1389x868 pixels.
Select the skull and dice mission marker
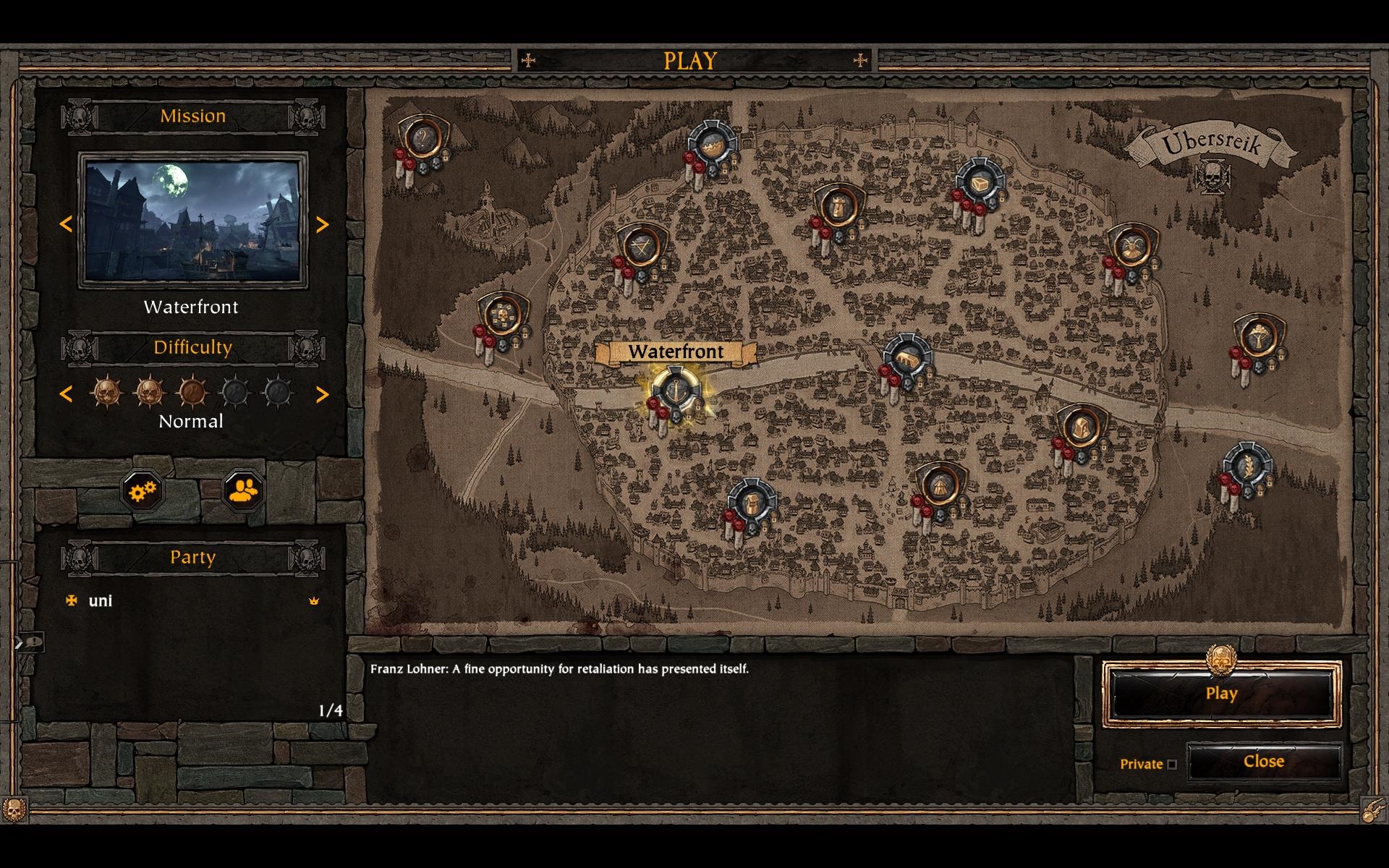(x=501, y=315)
